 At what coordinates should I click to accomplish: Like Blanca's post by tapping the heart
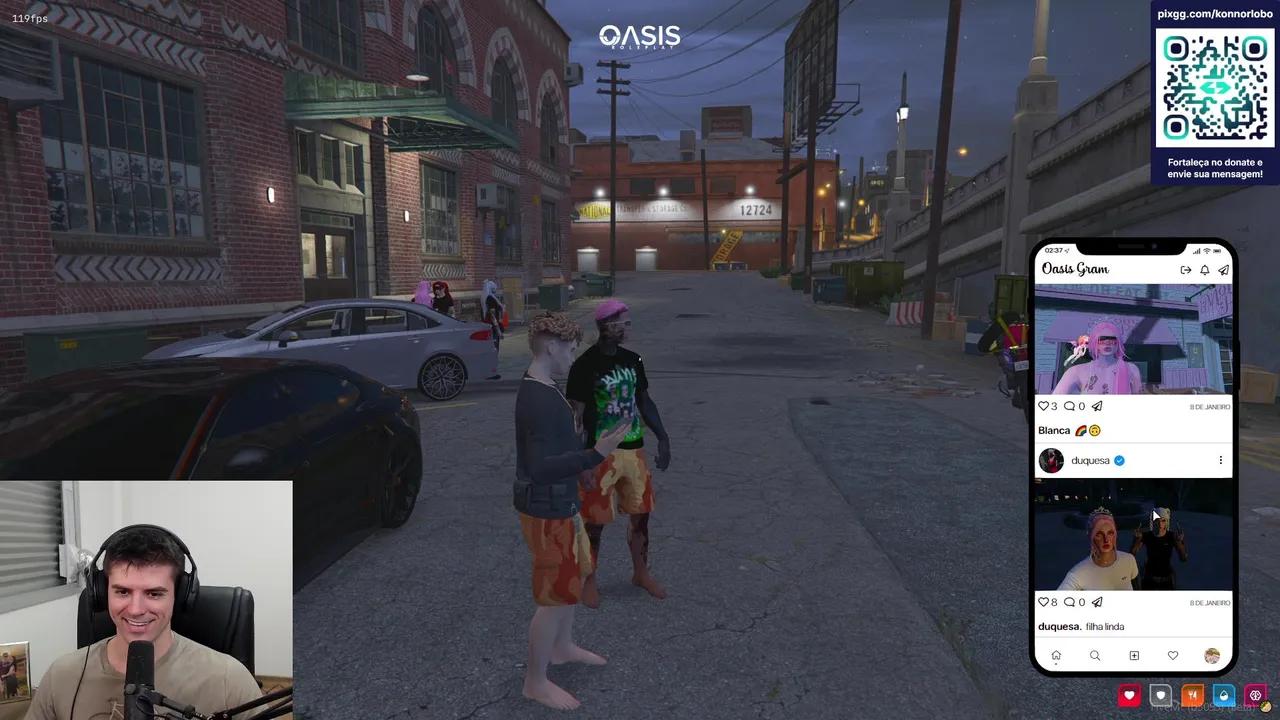(x=1044, y=406)
